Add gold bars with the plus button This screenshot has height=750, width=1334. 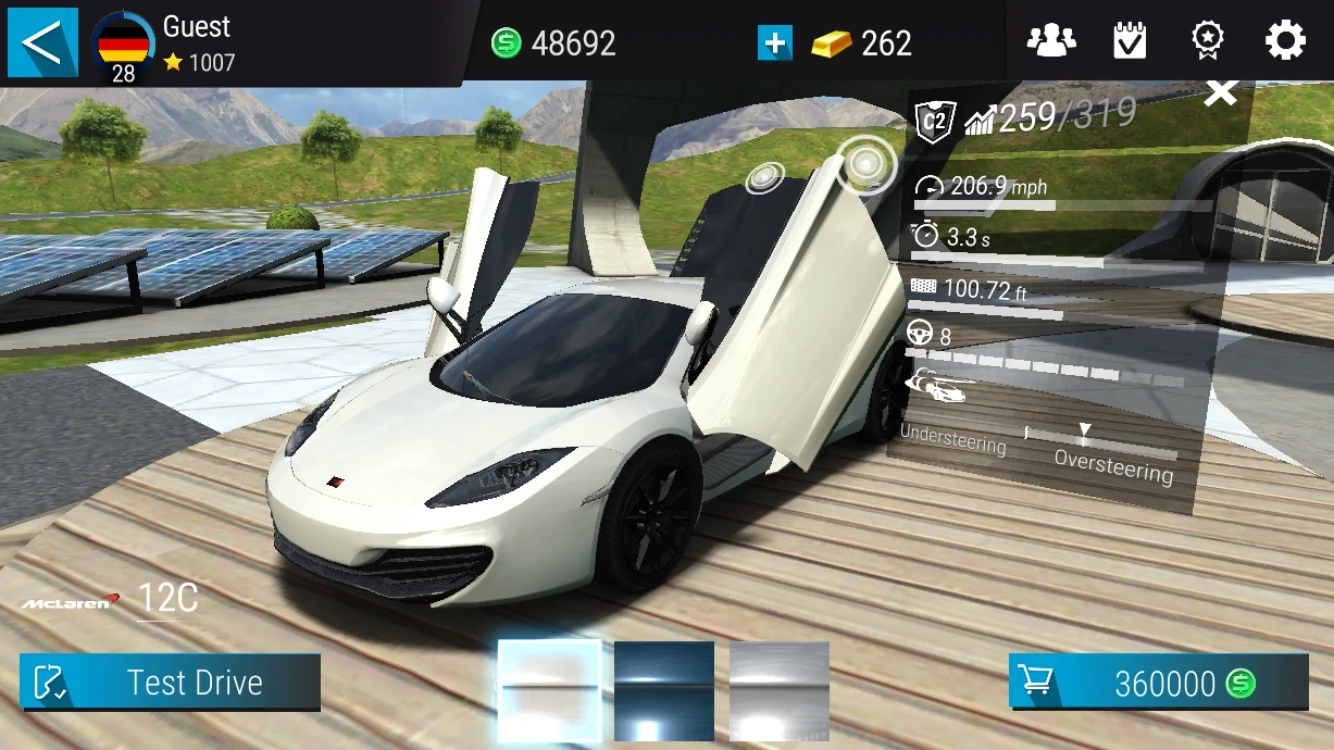774,44
